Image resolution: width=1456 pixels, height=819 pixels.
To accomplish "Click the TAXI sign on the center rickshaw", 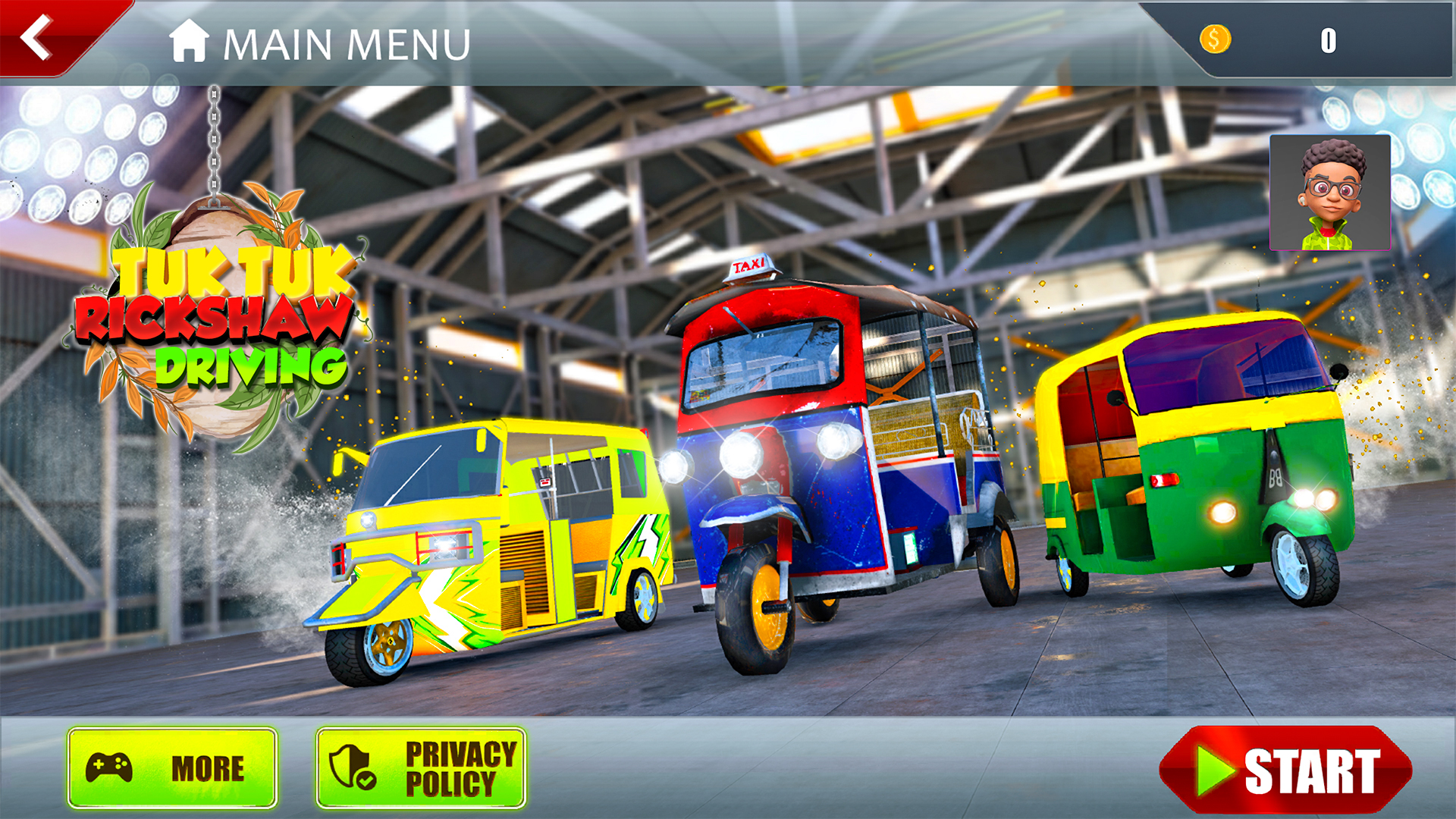I will (750, 265).
